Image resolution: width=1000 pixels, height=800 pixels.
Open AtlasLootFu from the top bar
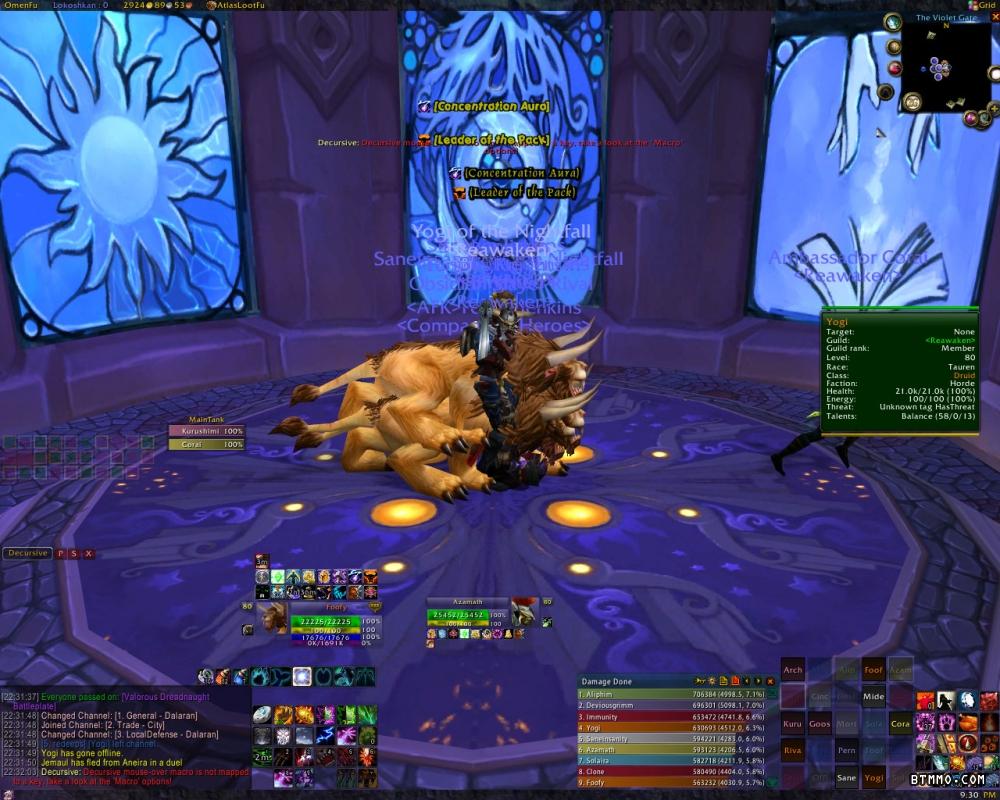pyautogui.click(x=239, y=5)
